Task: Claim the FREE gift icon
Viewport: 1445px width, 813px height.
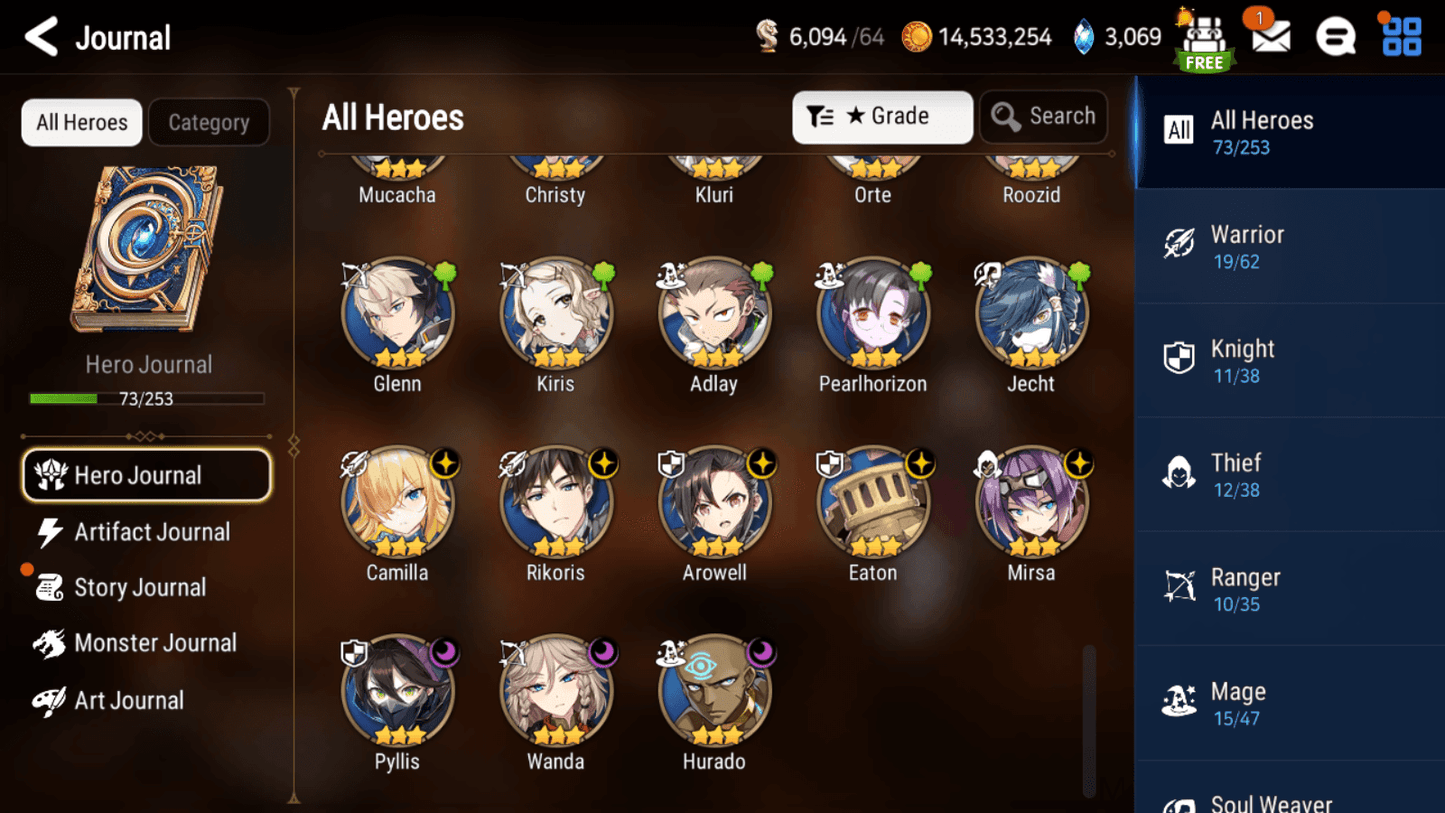Action: (x=1204, y=40)
